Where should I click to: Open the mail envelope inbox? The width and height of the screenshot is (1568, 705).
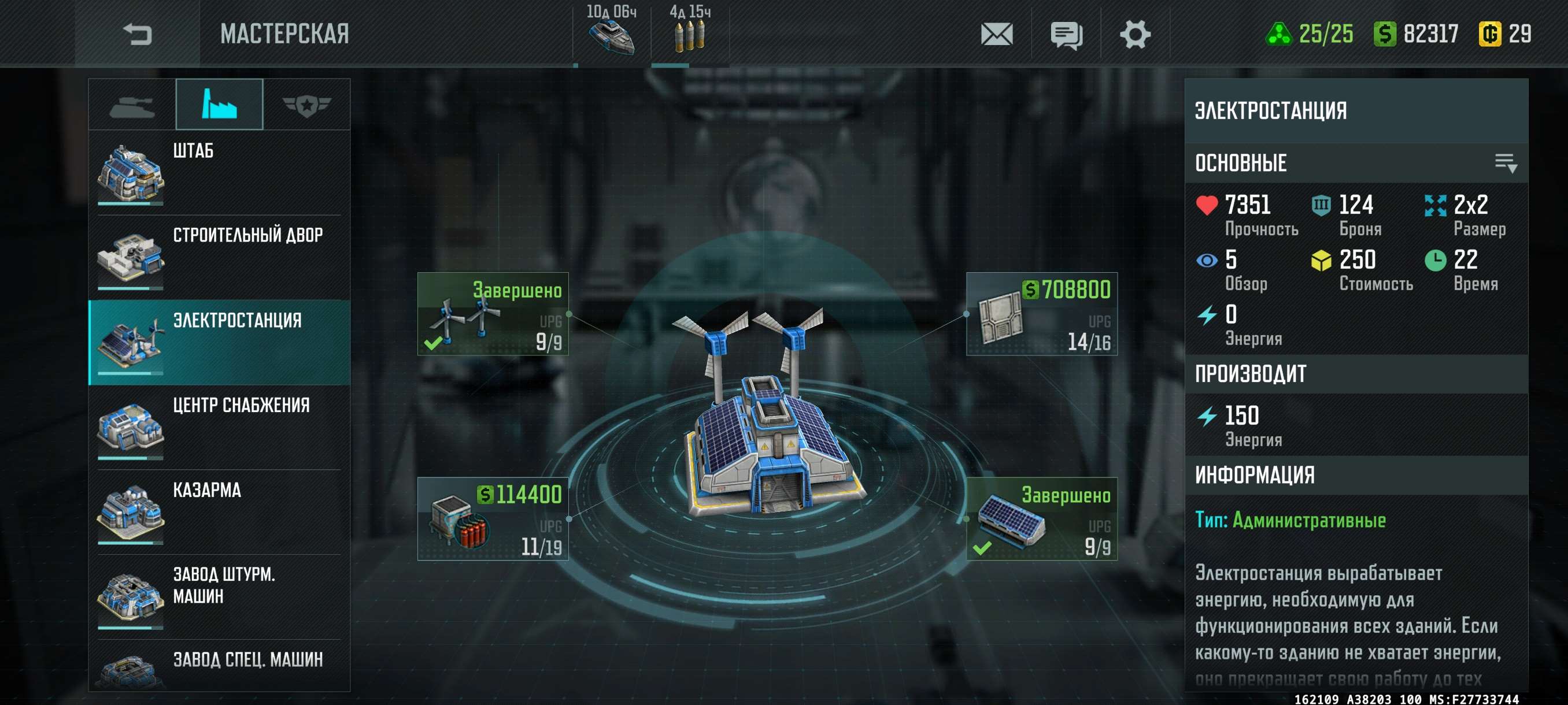click(996, 34)
